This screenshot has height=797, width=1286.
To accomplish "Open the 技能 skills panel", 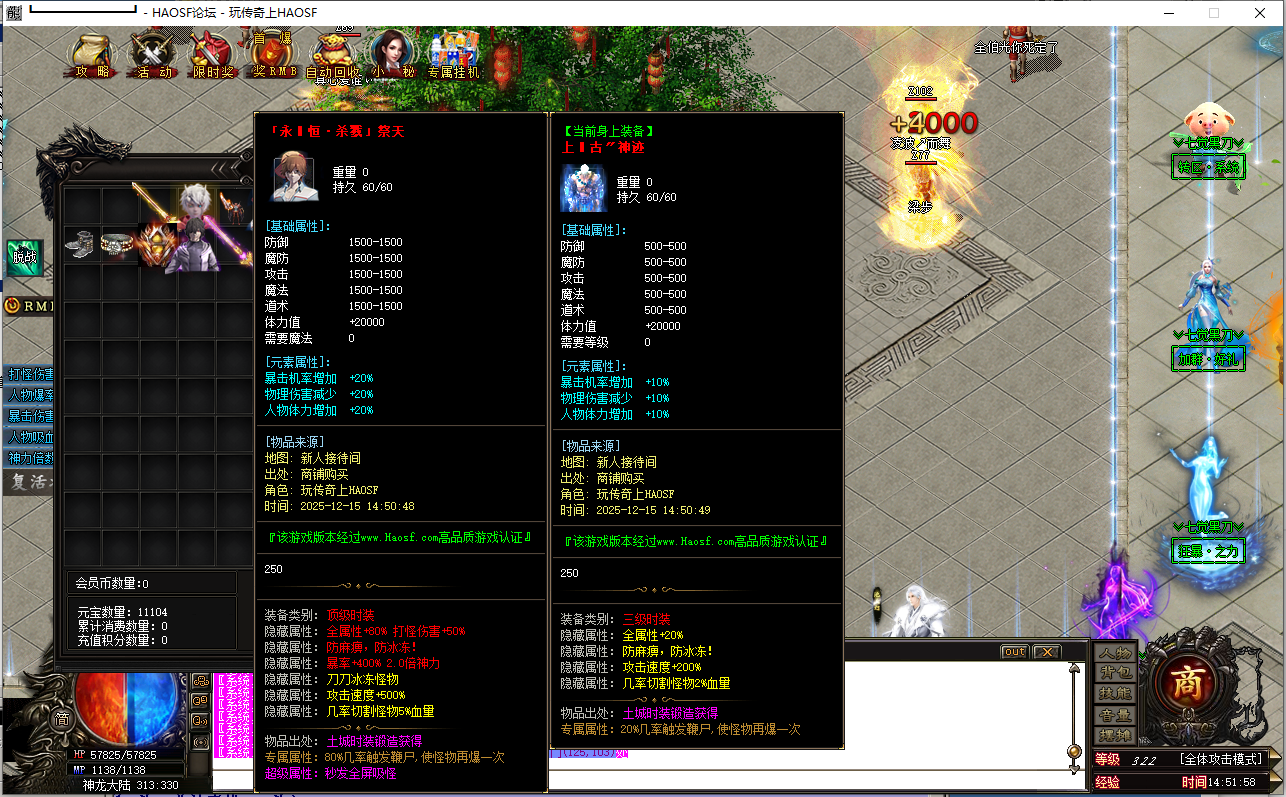I will [1114, 693].
